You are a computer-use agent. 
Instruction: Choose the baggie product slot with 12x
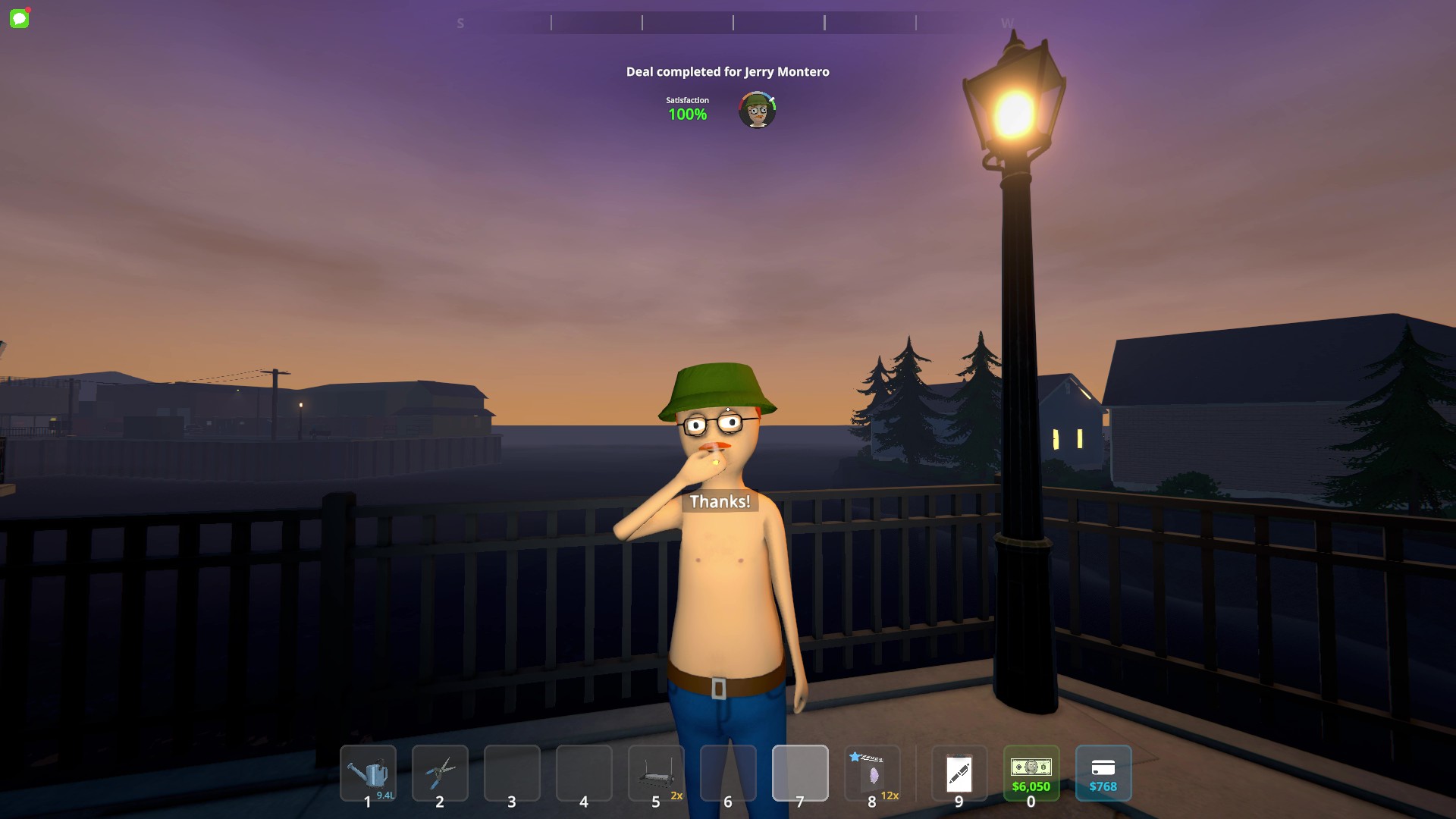point(872,773)
